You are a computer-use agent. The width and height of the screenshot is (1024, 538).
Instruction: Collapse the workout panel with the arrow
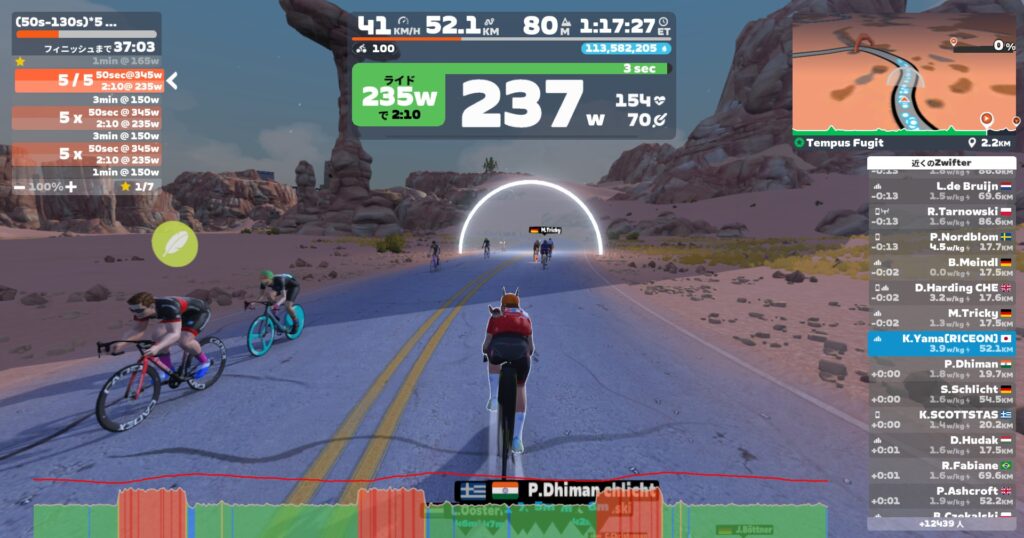[x=172, y=80]
